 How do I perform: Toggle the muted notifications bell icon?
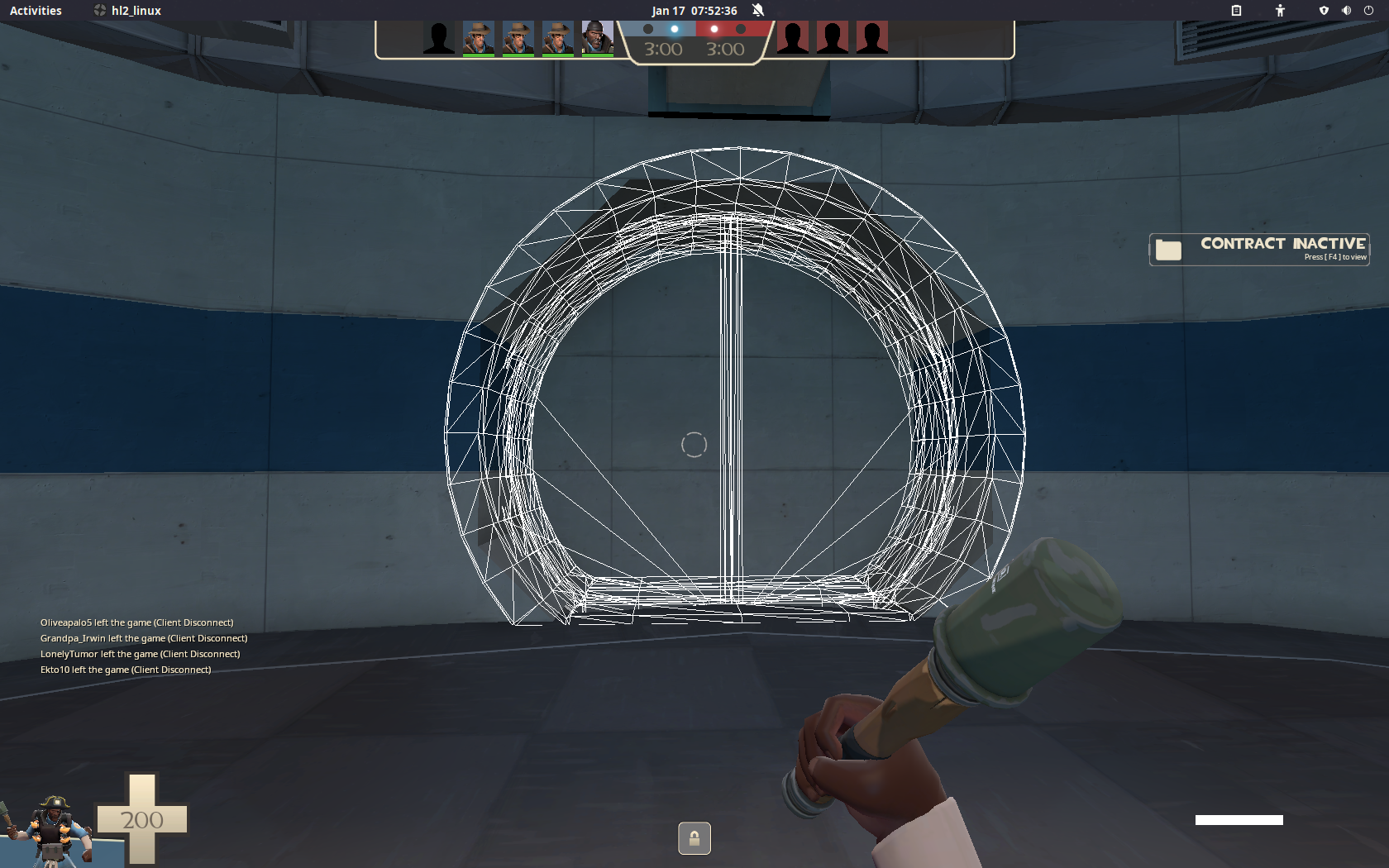click(757, 10)
